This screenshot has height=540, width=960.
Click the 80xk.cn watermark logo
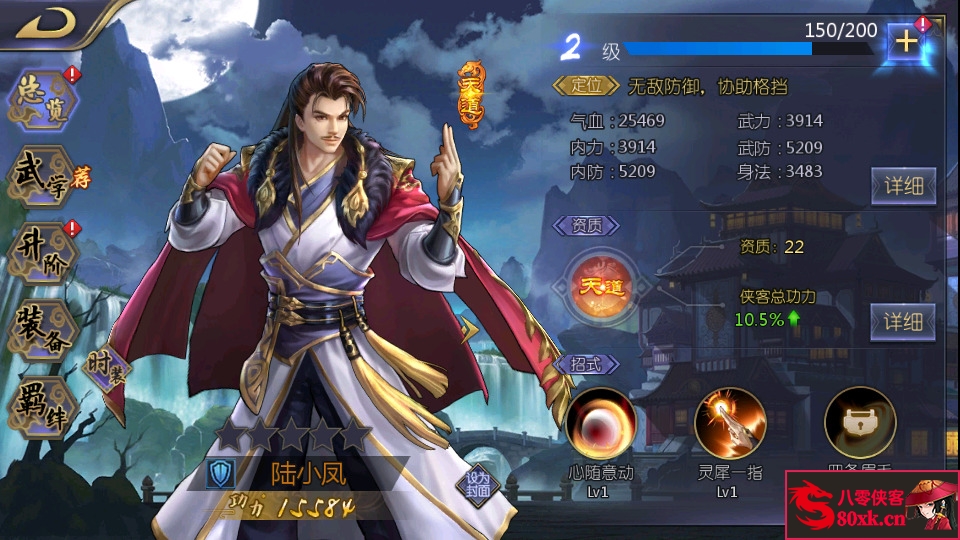(872, 505)
